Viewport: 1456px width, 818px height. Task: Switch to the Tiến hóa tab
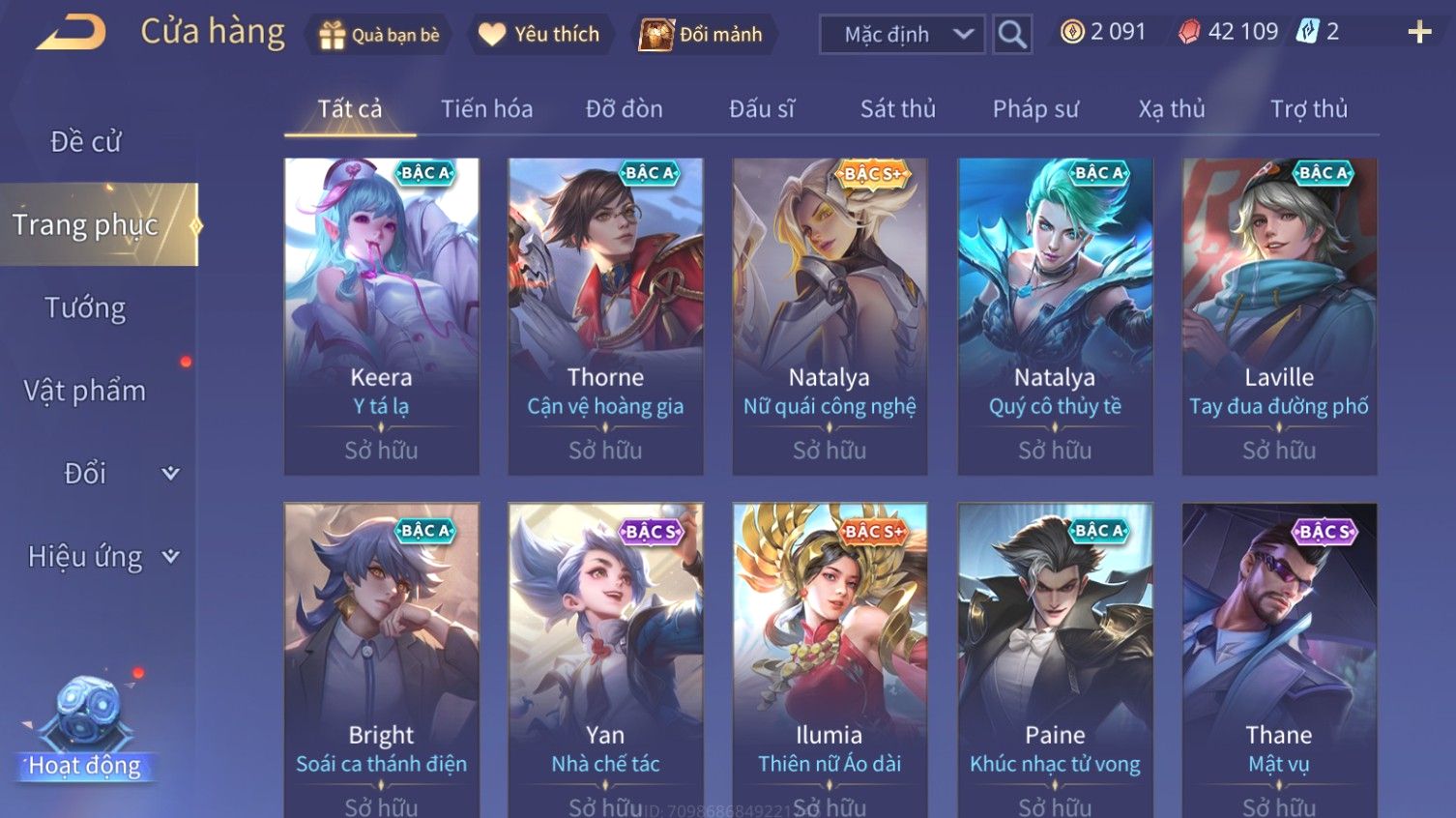pos(486,109)
